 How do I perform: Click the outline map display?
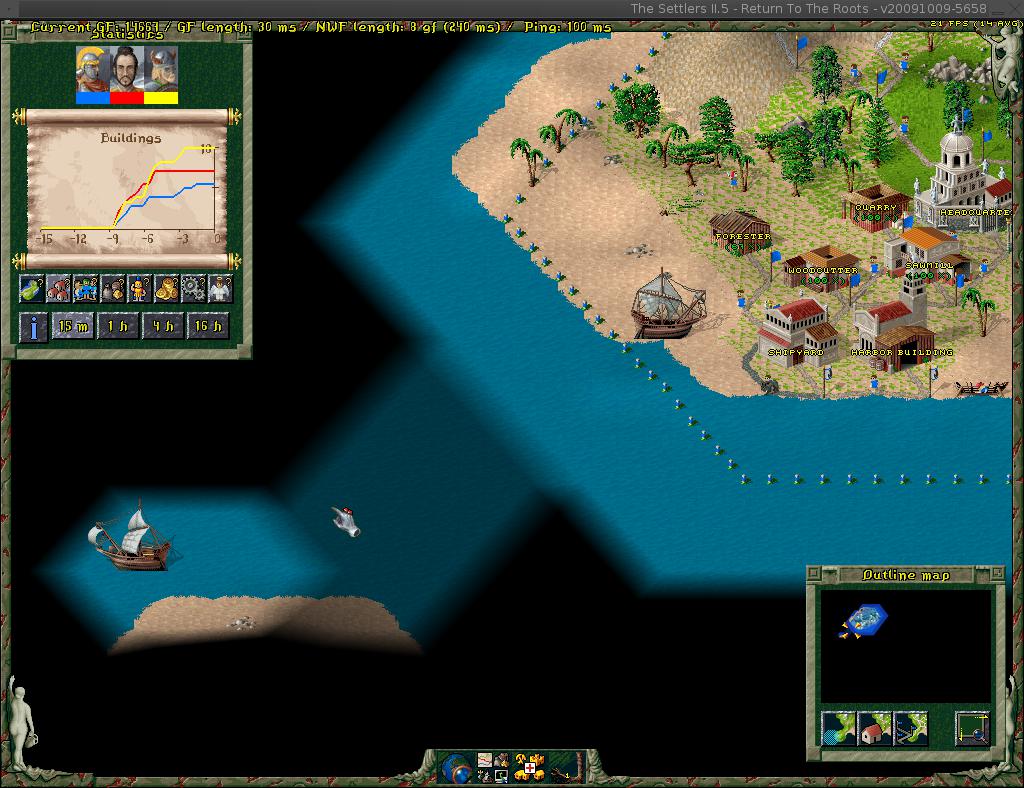pos(906,645)
